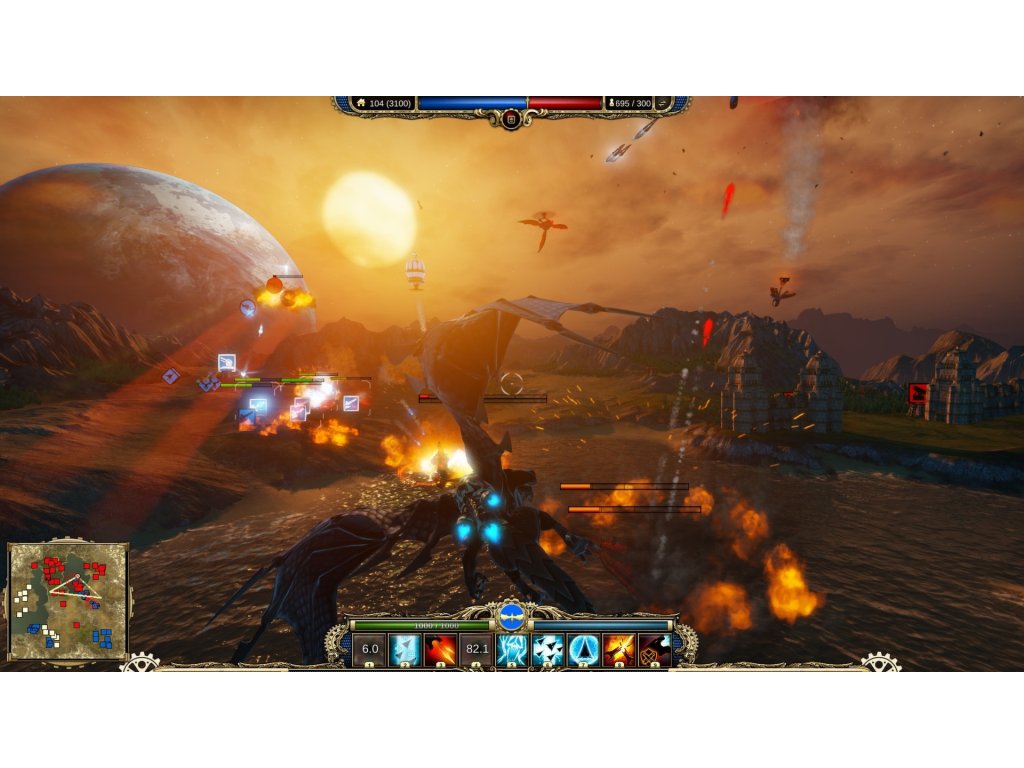The height and width of the screenshot is (768, 1024).
Task: Cast the fiery orange streak ability
Action: click(441, 649)
